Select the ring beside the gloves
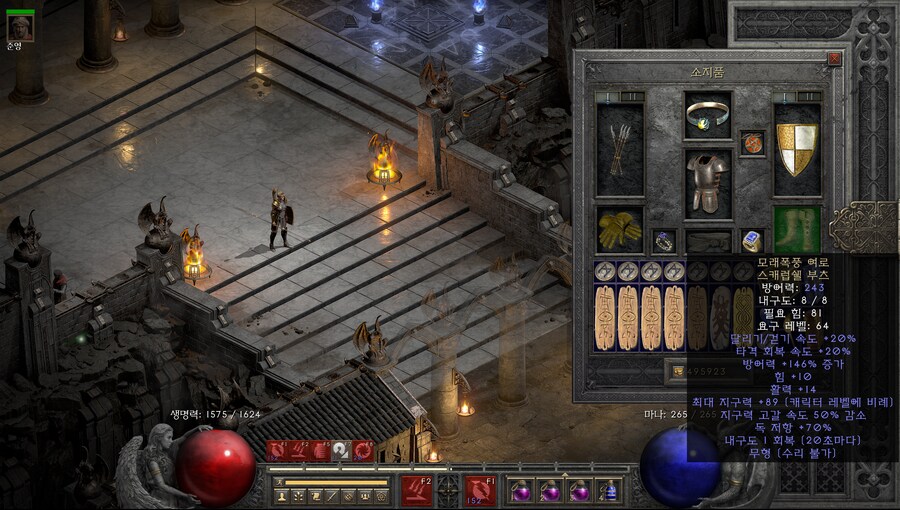 click(x=664, y=241)
